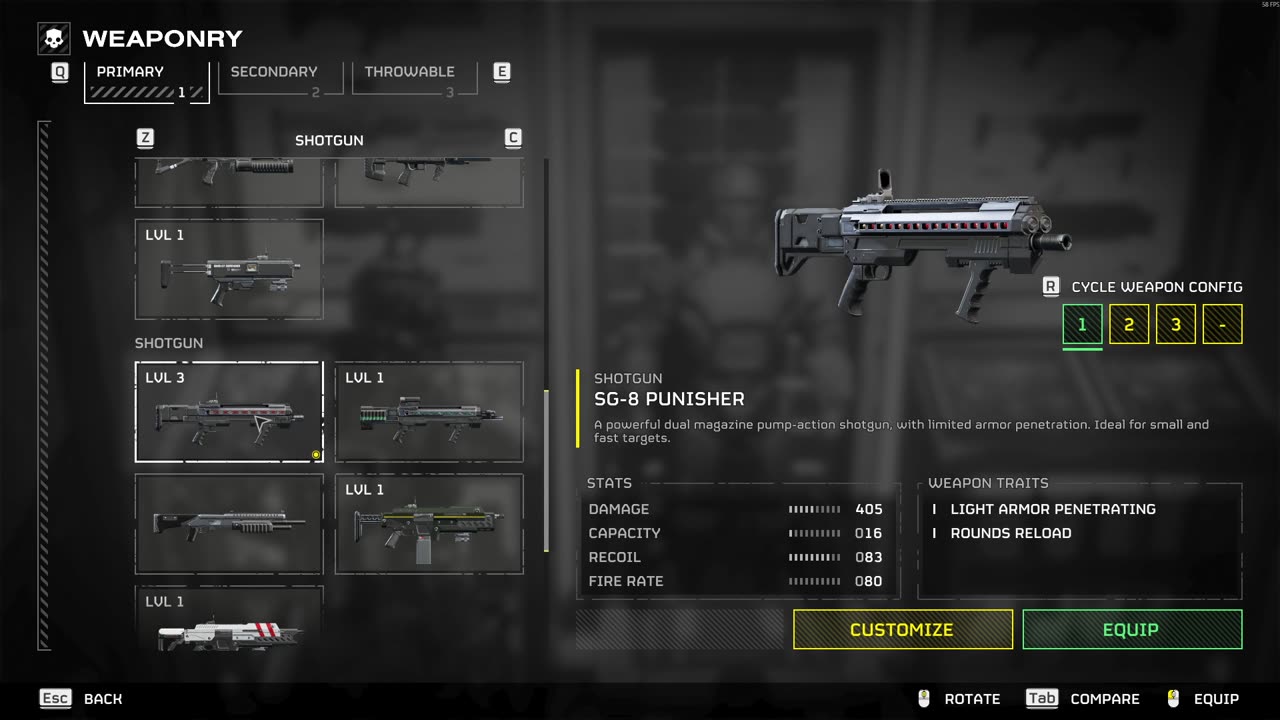The height and width of the screenshot is (720, 1280).
Task: Select the LVL 3 Punisher shotgun tile
Action: tap(229, 412)
